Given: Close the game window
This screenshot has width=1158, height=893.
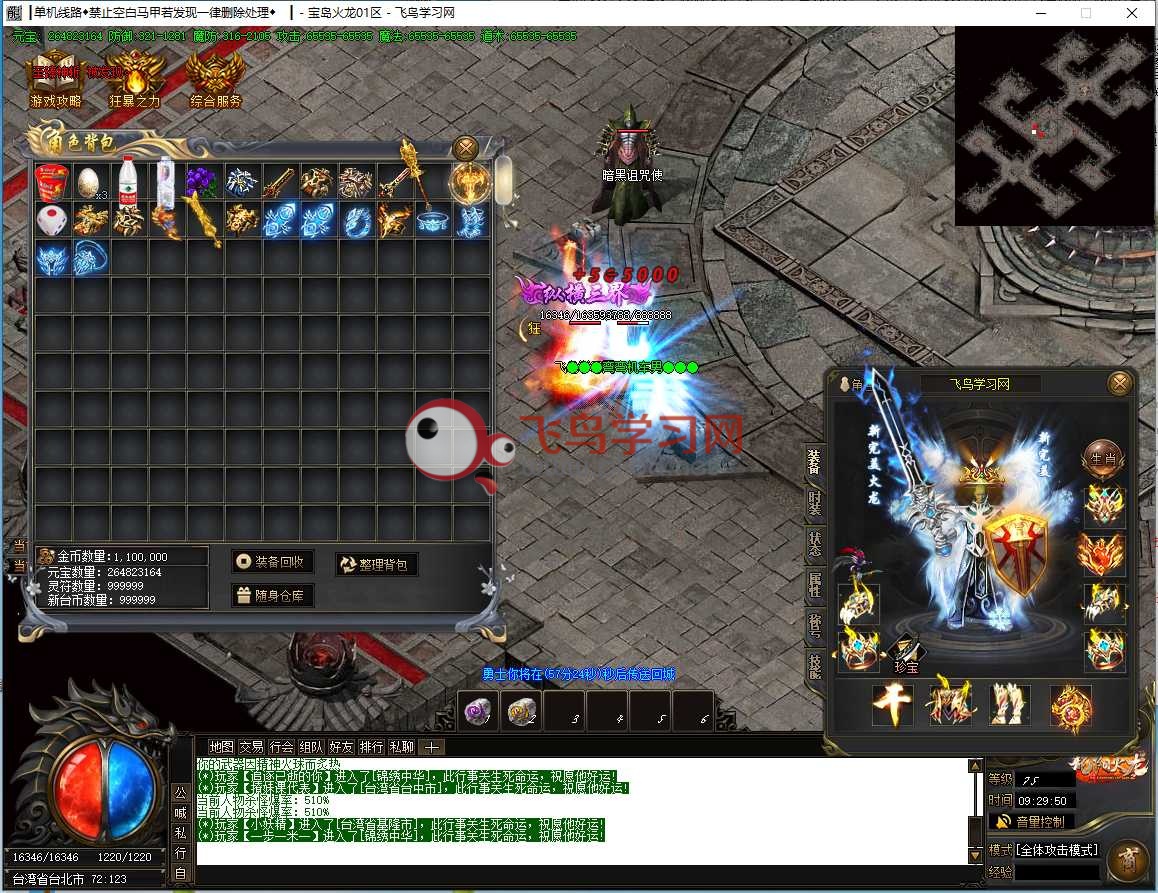Looking at the screenshot, I should [x=1131, y=13].
